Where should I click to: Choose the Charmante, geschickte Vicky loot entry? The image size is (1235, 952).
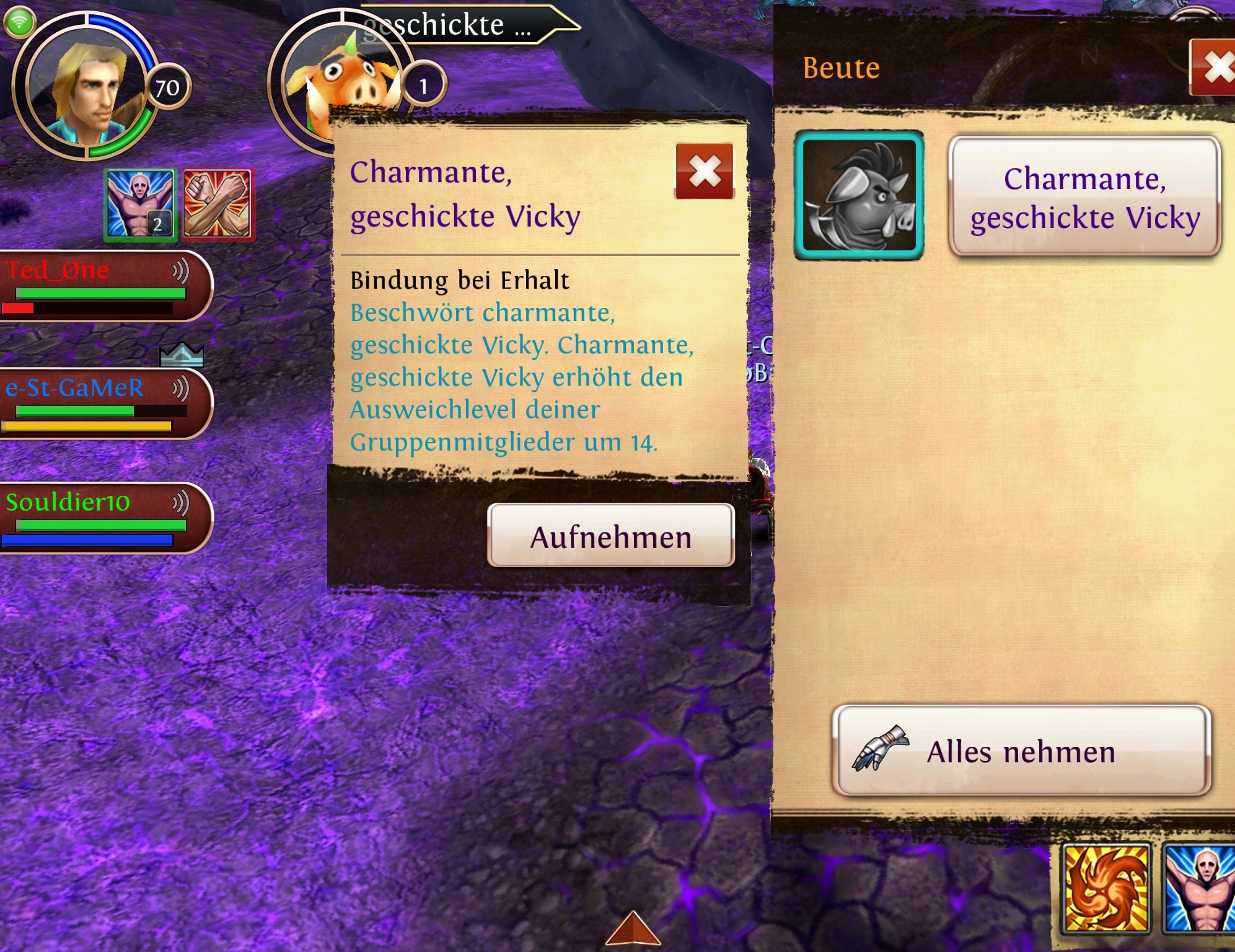click(1084, 196)
